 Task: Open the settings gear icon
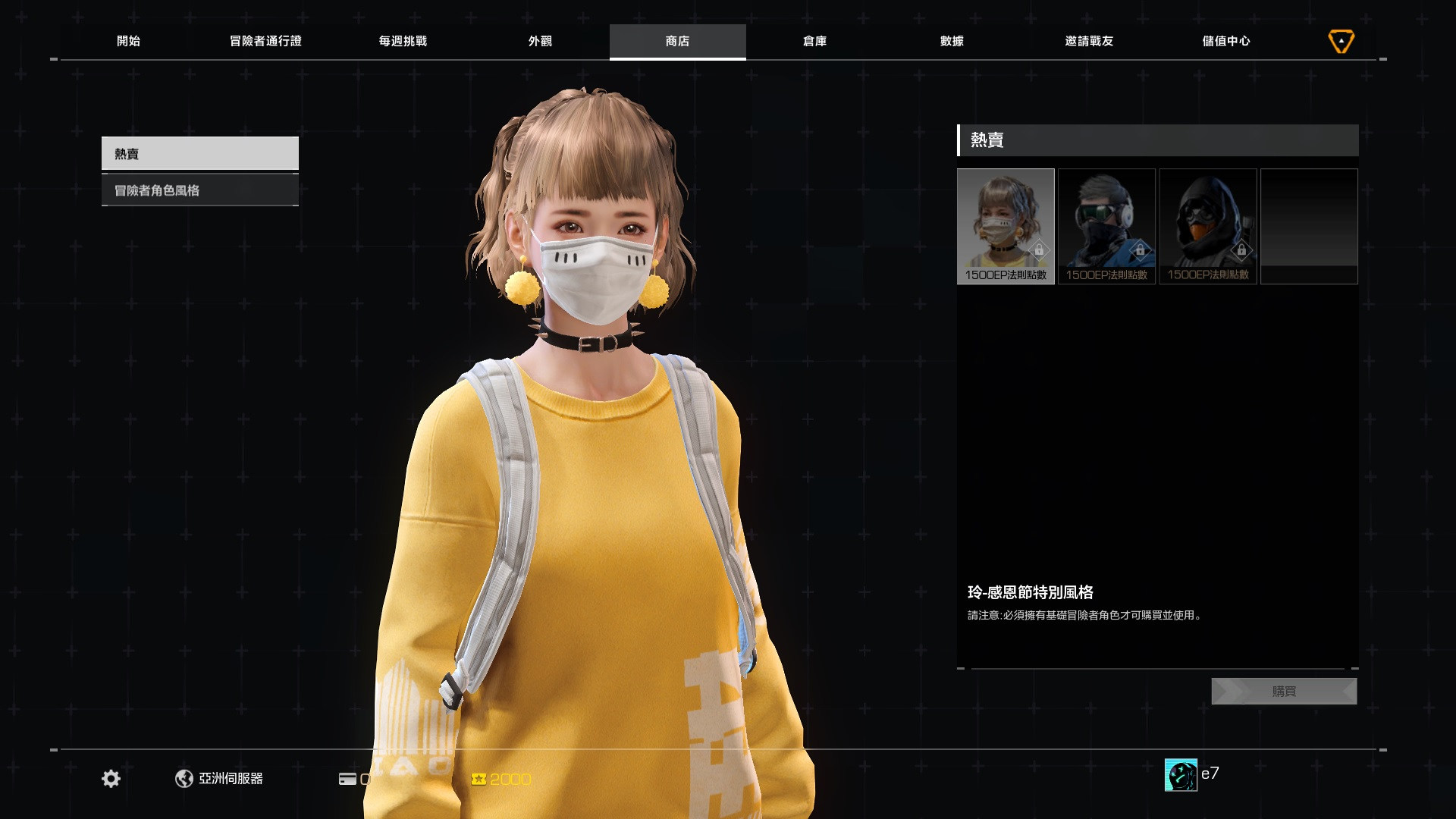110,778
